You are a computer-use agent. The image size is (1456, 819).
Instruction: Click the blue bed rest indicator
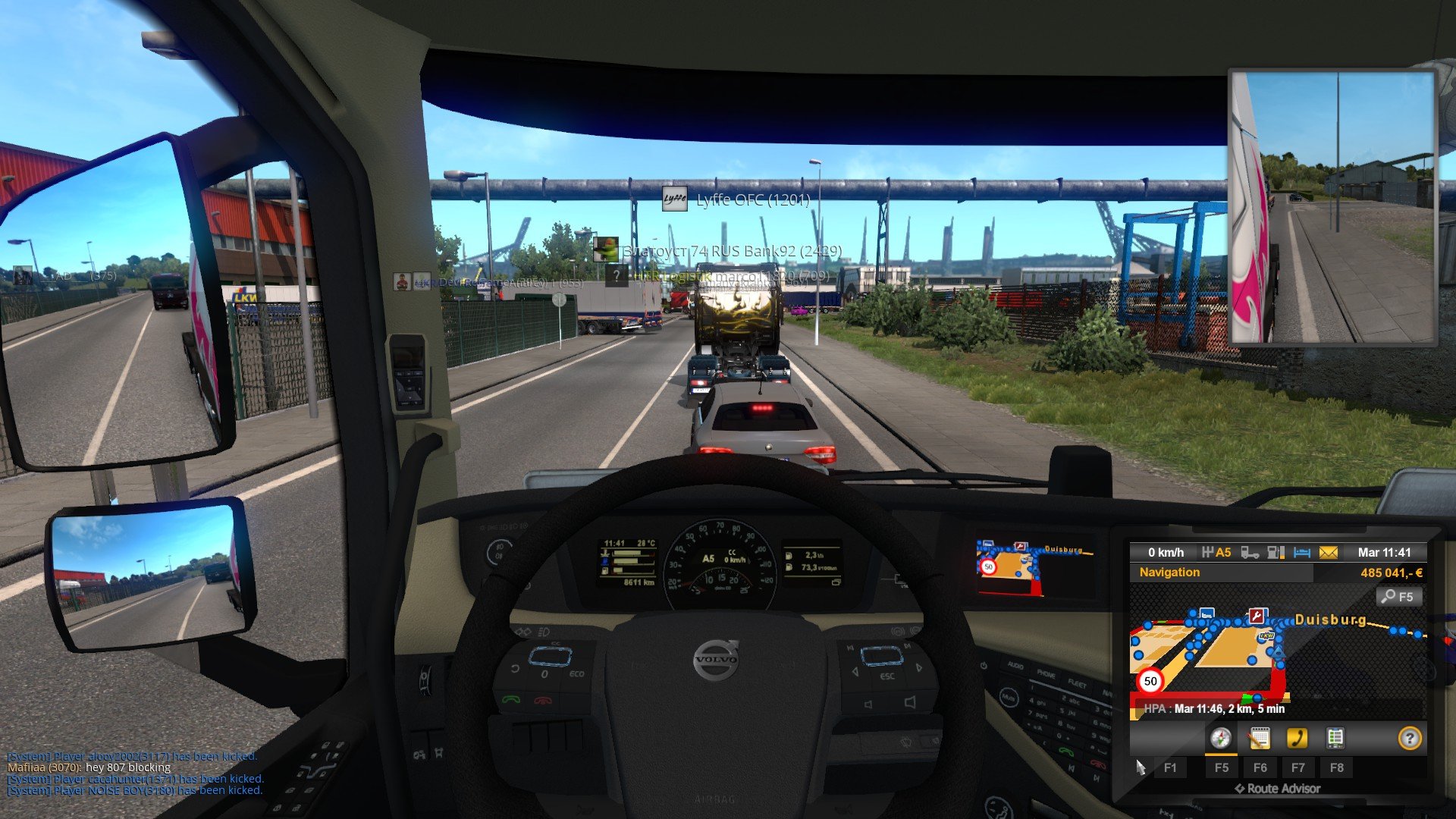click(1301, 553)
